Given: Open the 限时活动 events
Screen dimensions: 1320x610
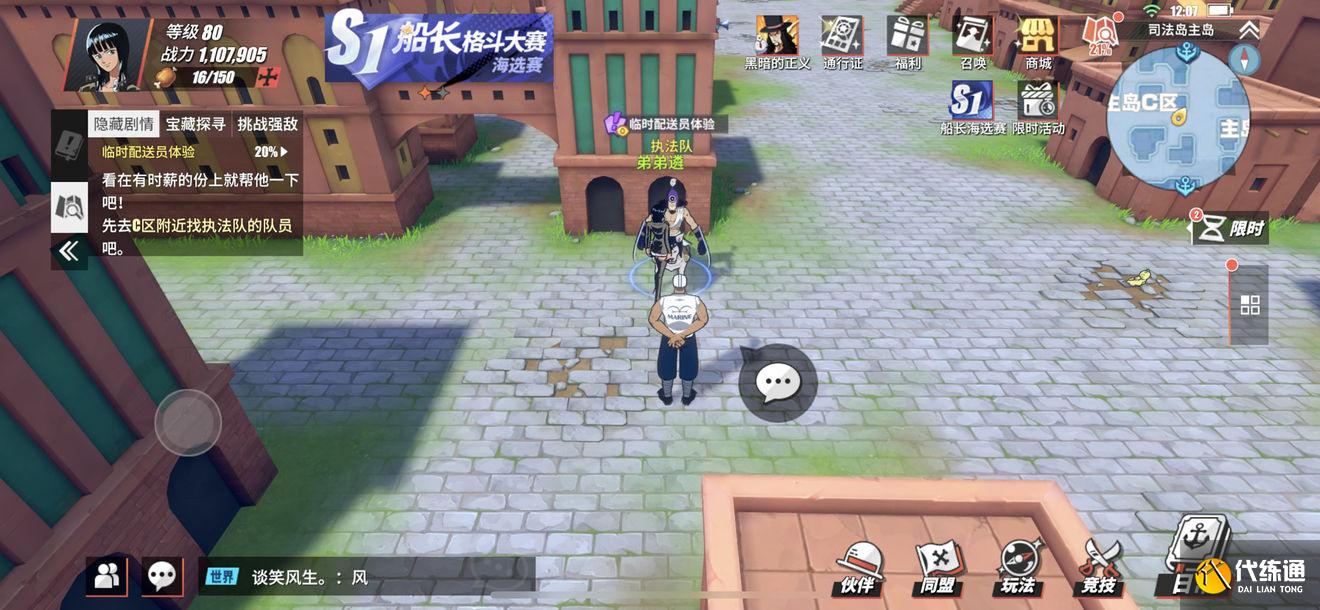Looking at the screenshot, I should [1038, 108].
